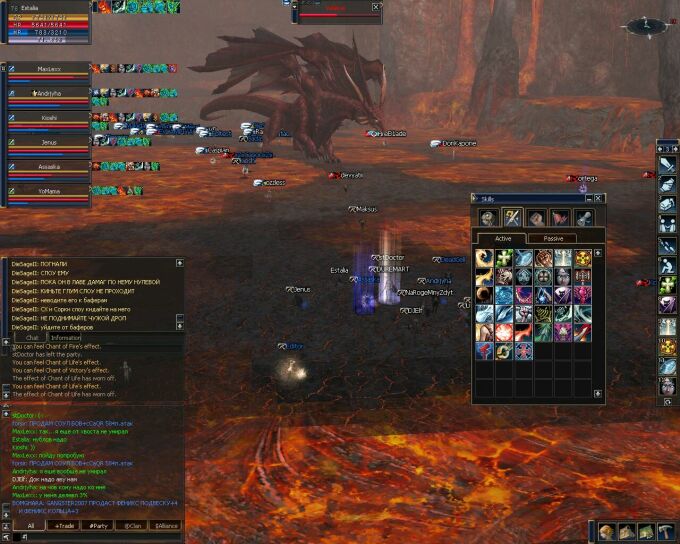Switch chat to the #Party tab
This screenshot has width=680, height=544.
tap(98, 525)
